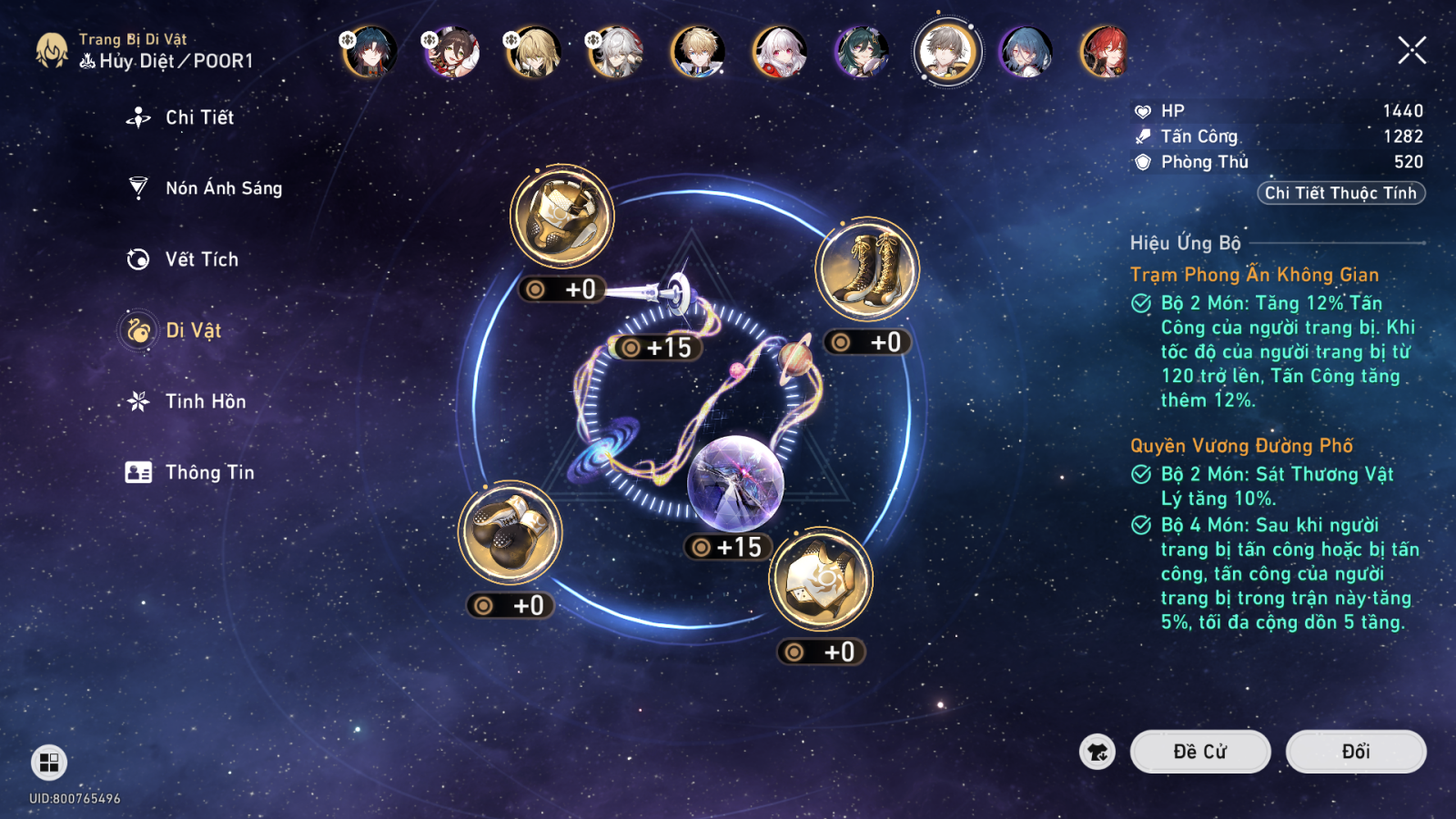Select the boxing gloves hand relic
The width and height of the screenshot is (1456, 819).
click(510, 532)
